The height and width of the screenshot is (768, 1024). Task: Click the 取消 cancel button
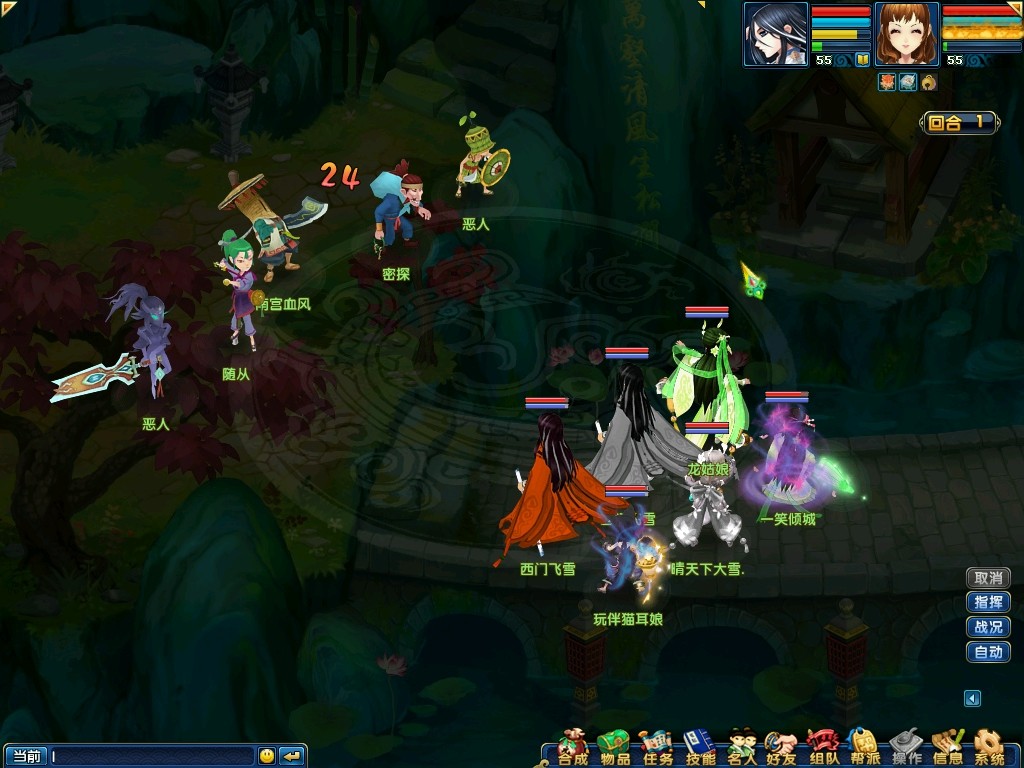[x=988, y=578]
